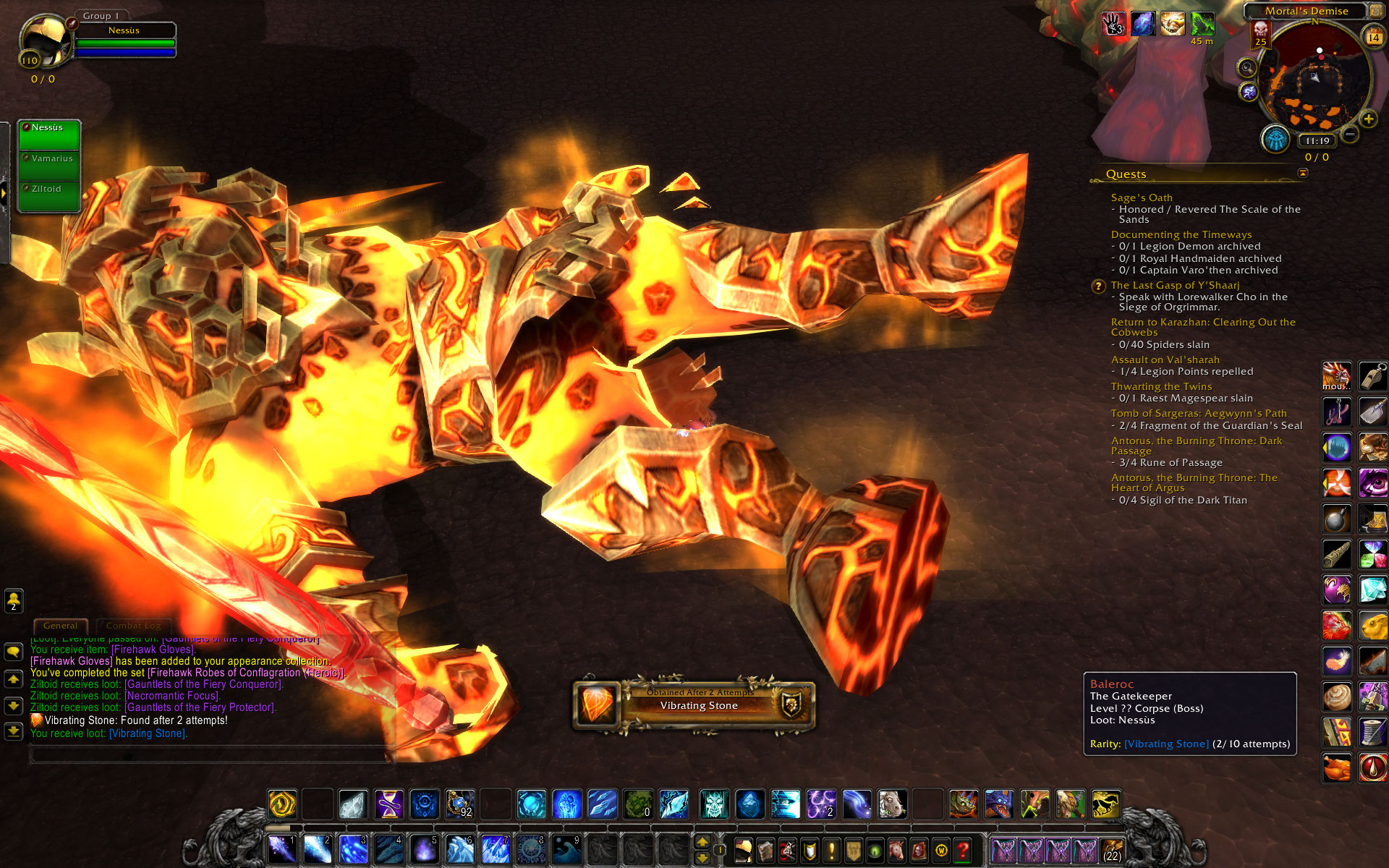Viewport: 1389px width, 868px height.
Task: Select the General chat tab
Action: (60, 626)
